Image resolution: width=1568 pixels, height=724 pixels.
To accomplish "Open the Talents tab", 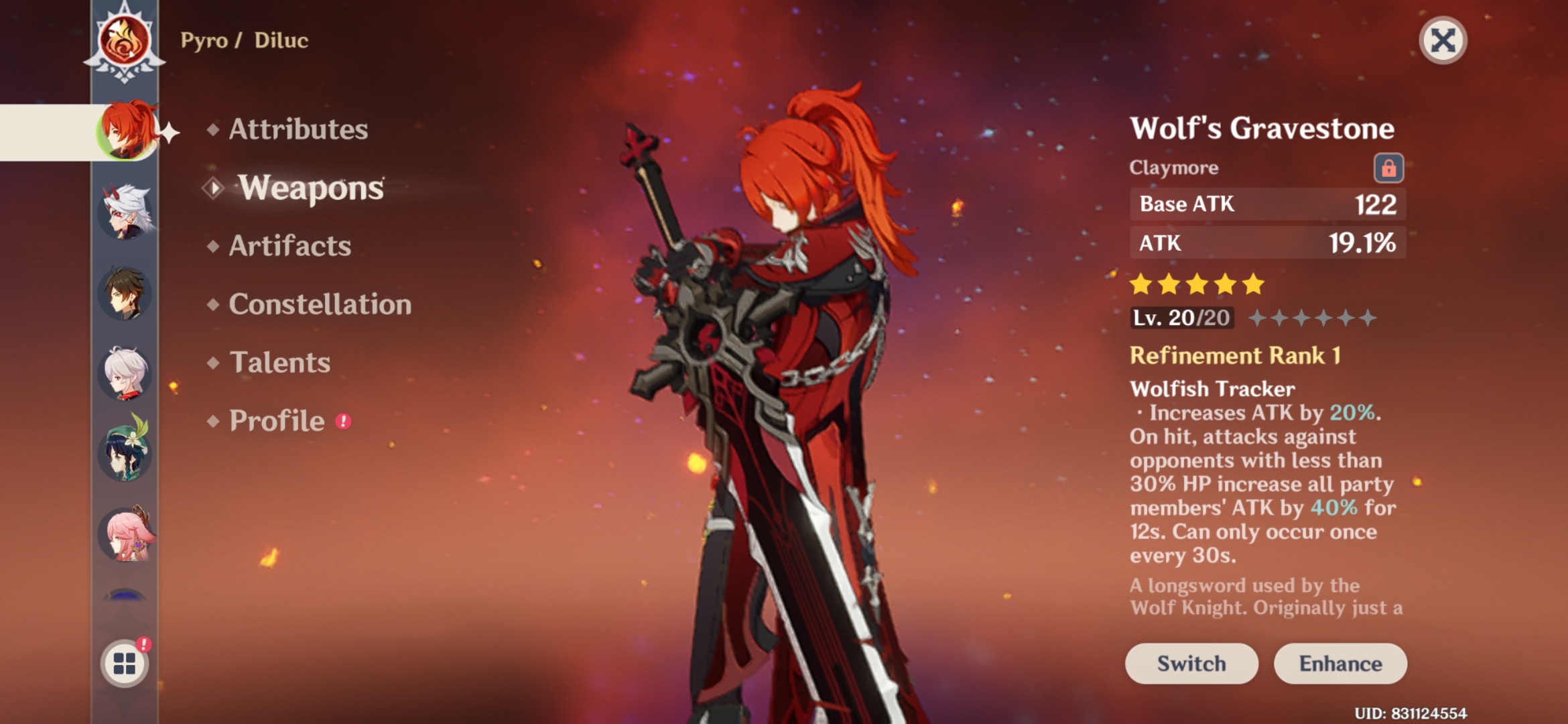I will pos(281,363).
